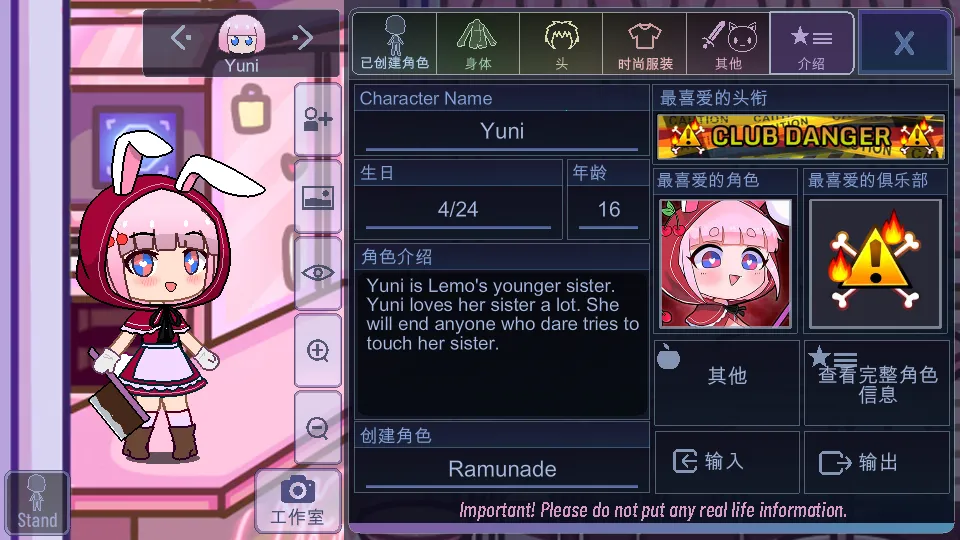The image size is (960, 540).
Task: Click the 输入 import button
Action: pos(727,462)
